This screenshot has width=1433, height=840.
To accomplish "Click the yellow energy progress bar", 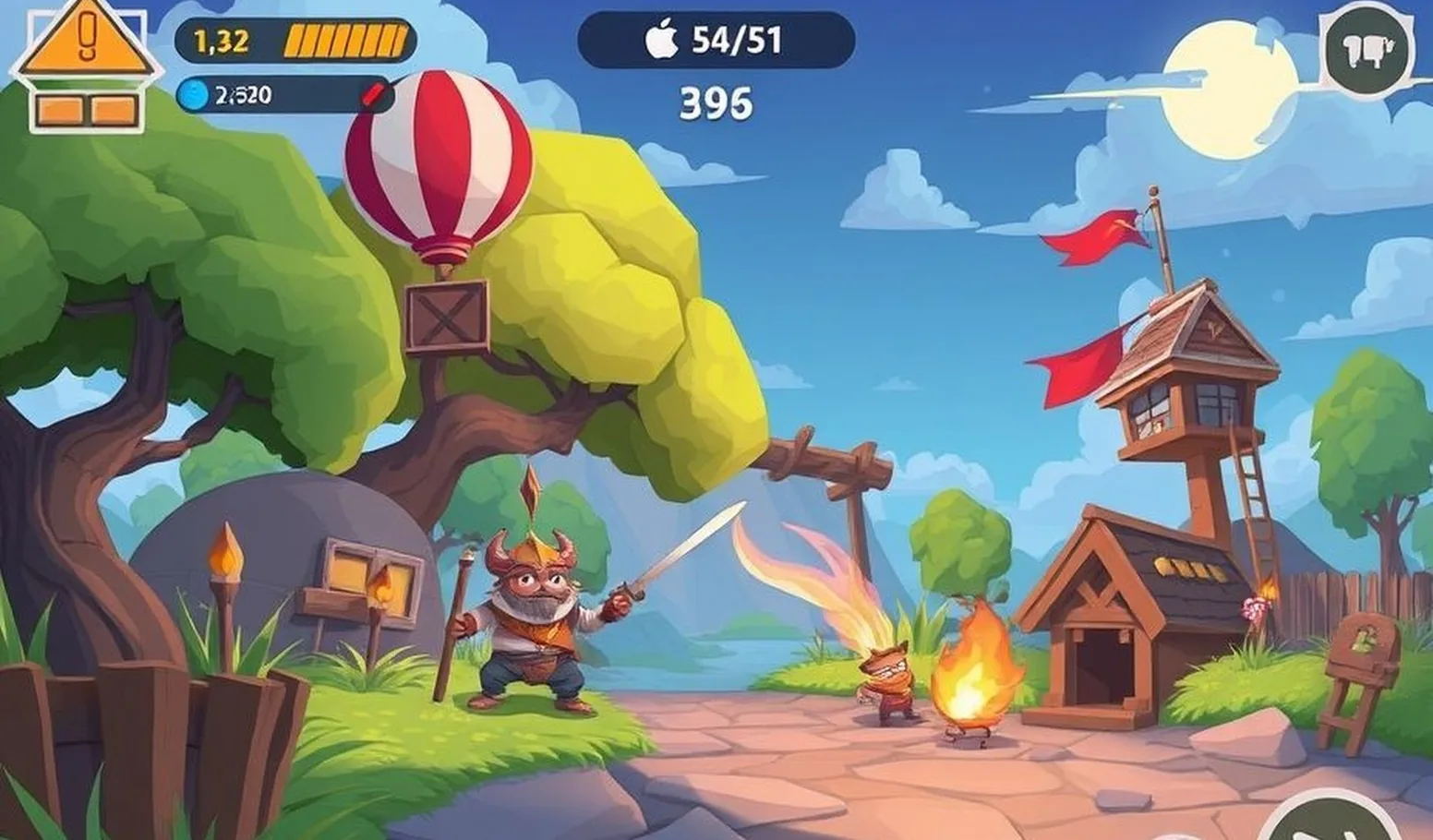I will [346, 39].
